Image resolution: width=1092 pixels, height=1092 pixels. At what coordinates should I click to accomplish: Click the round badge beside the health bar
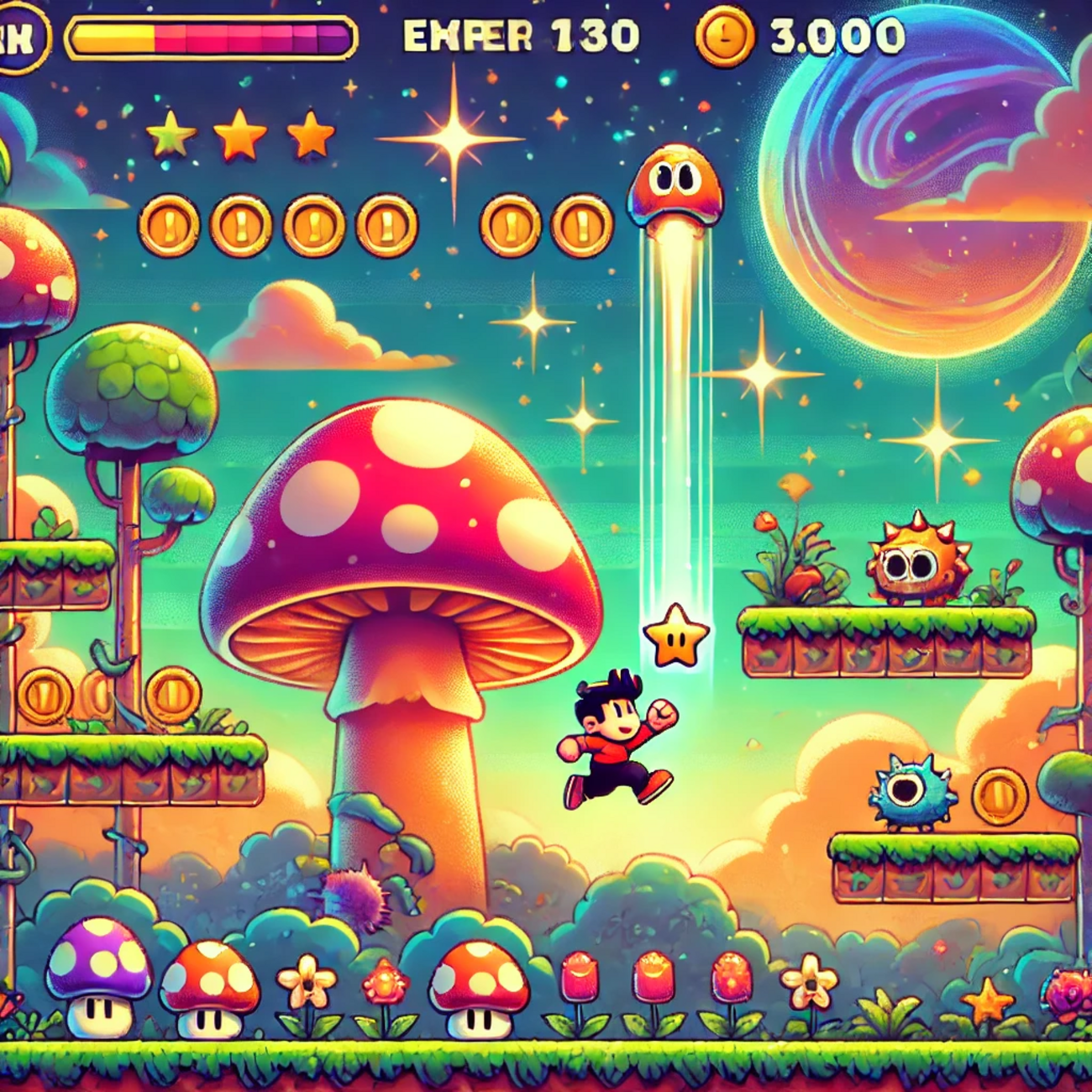[18, 39]
